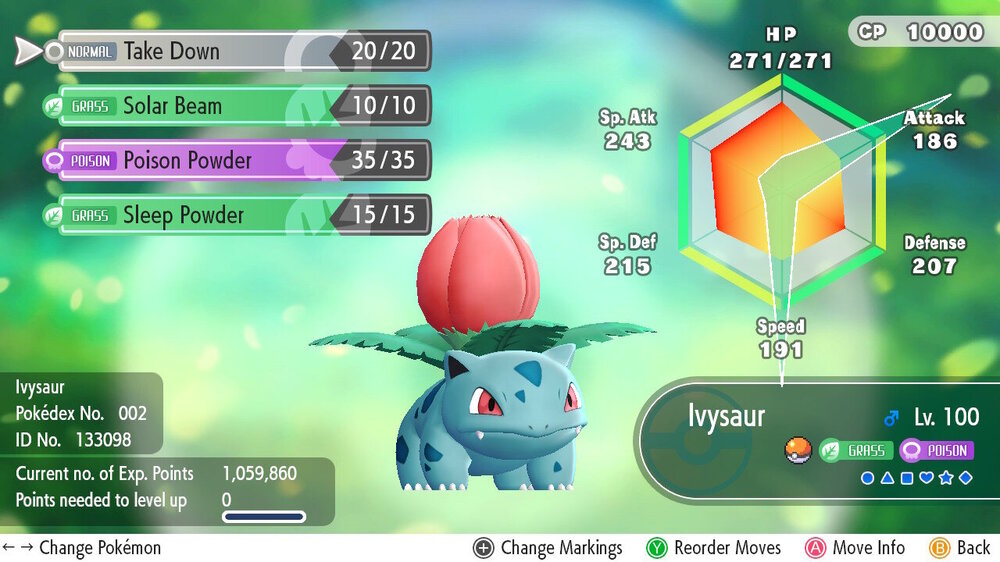Toggle the star marking
The image size is (1000, 562).
click(945, 478)
